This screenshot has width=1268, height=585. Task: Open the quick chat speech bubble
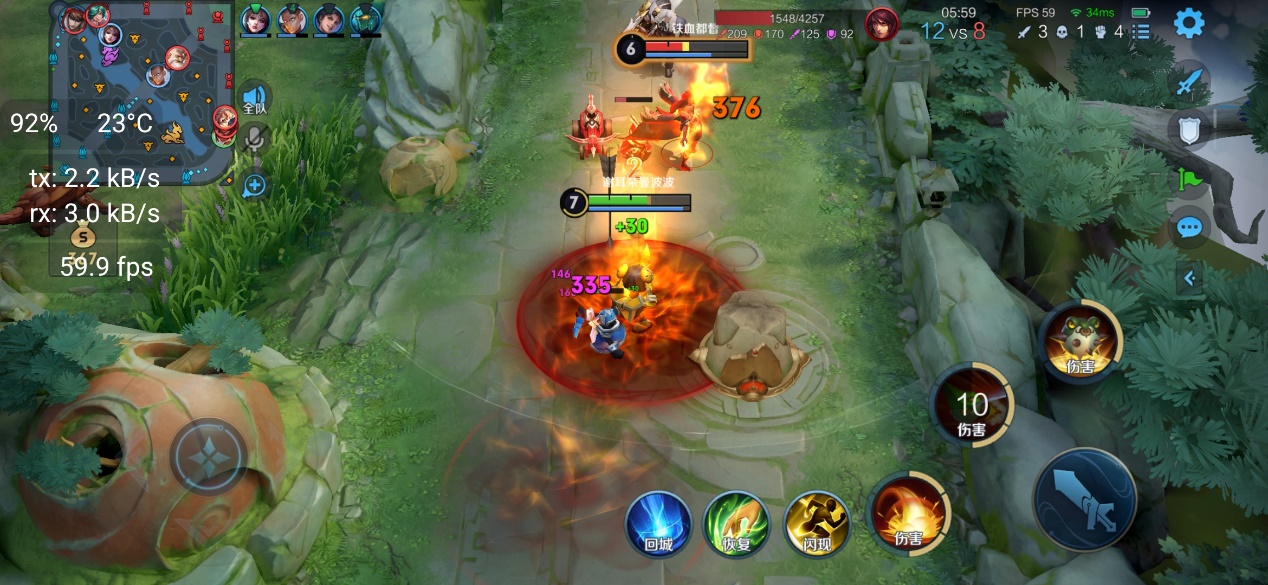[x=1189, y=228]
